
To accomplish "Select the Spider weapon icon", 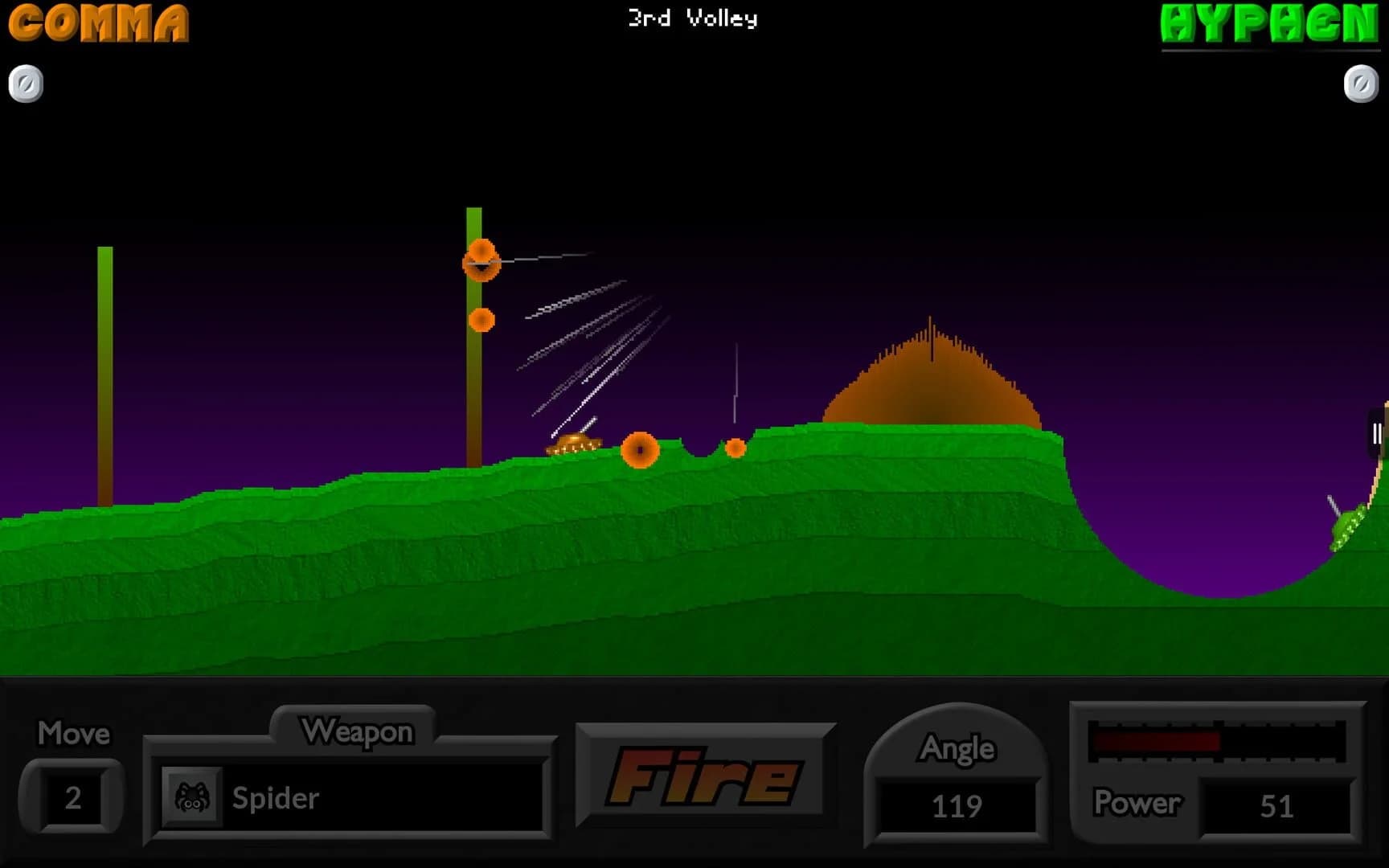I will tap(193, 798).
